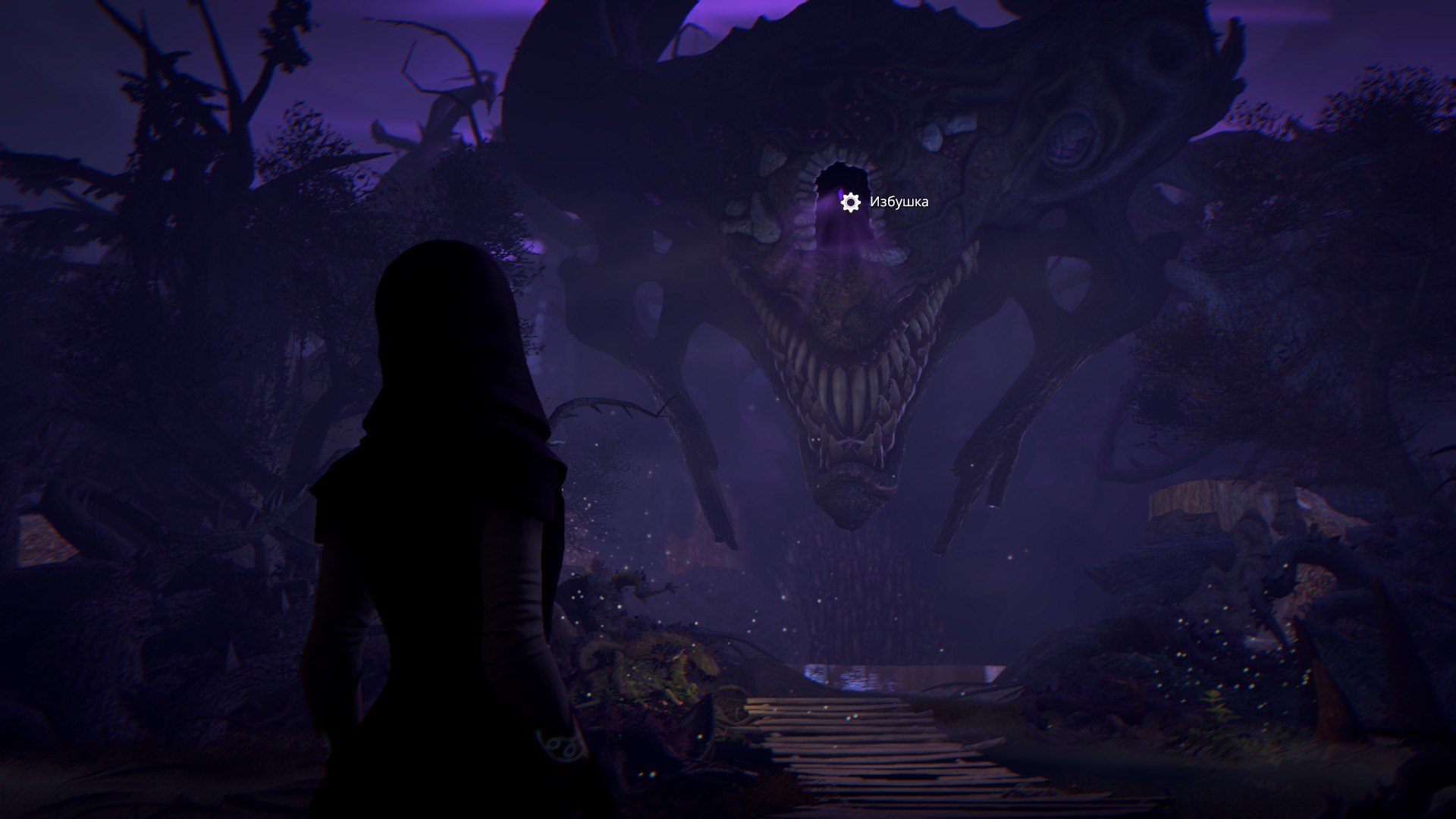The height and width of the screenshot is (819, 1456).
Task: Click the Избушка text label
Action: pos(899,202)
